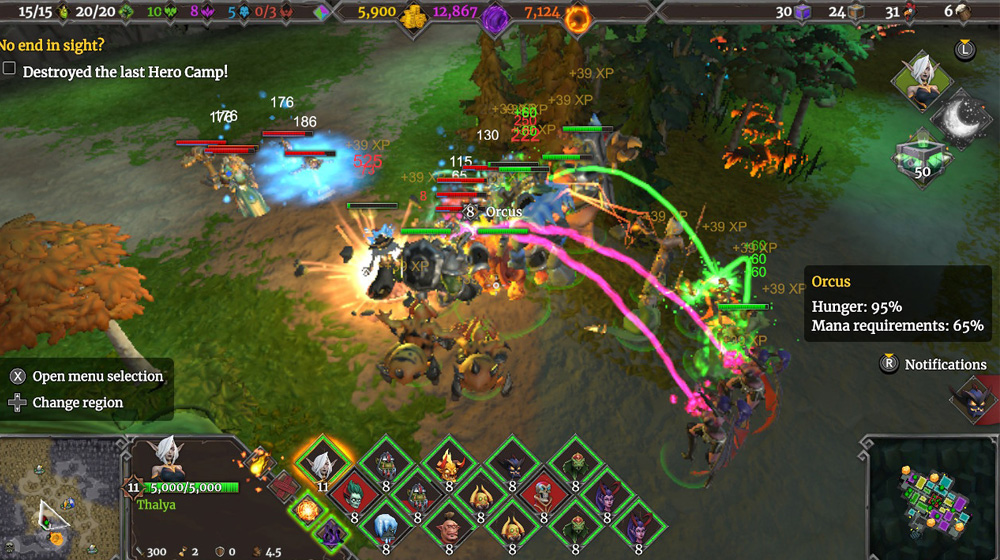Activate the purple crystal spell icon
The image size is (1000, 560).
click(x=332, y=533)
